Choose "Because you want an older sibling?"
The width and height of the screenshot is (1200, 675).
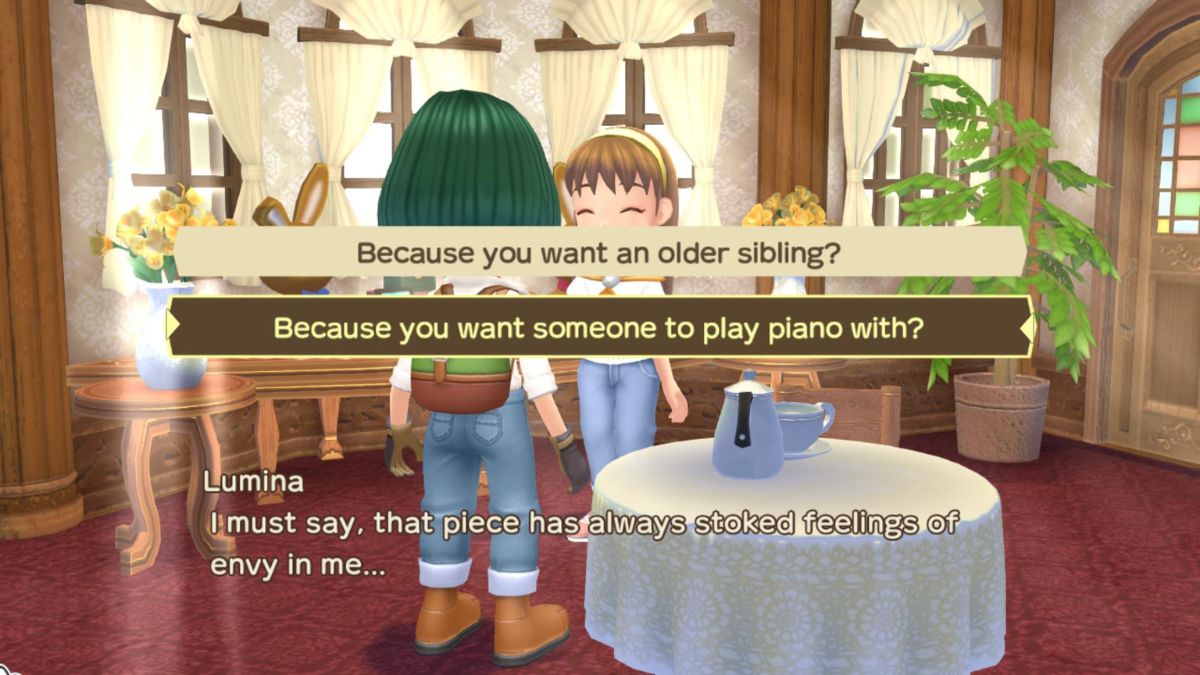[598, 253]
